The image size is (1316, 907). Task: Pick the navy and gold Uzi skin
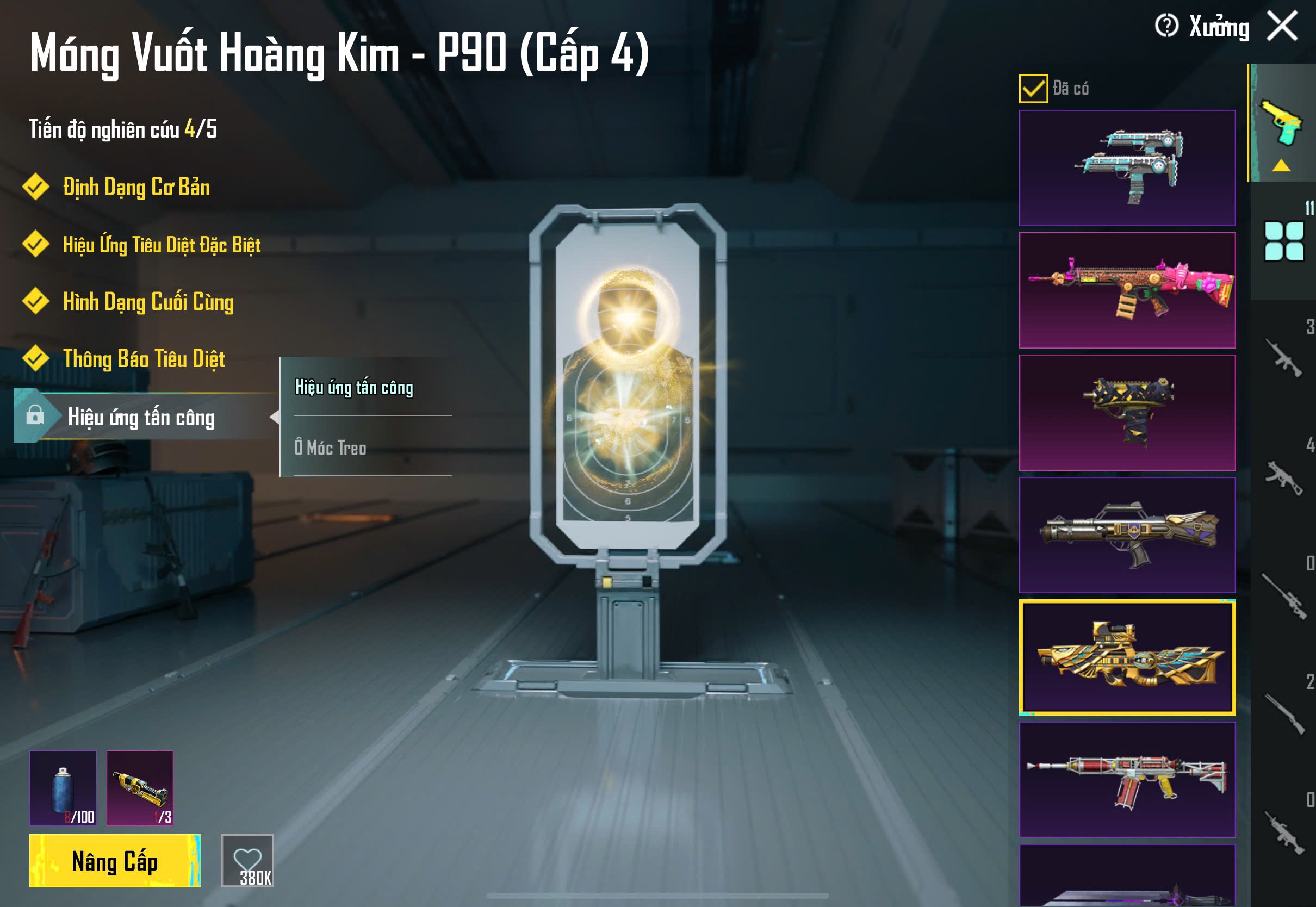tap(1127, 413)
